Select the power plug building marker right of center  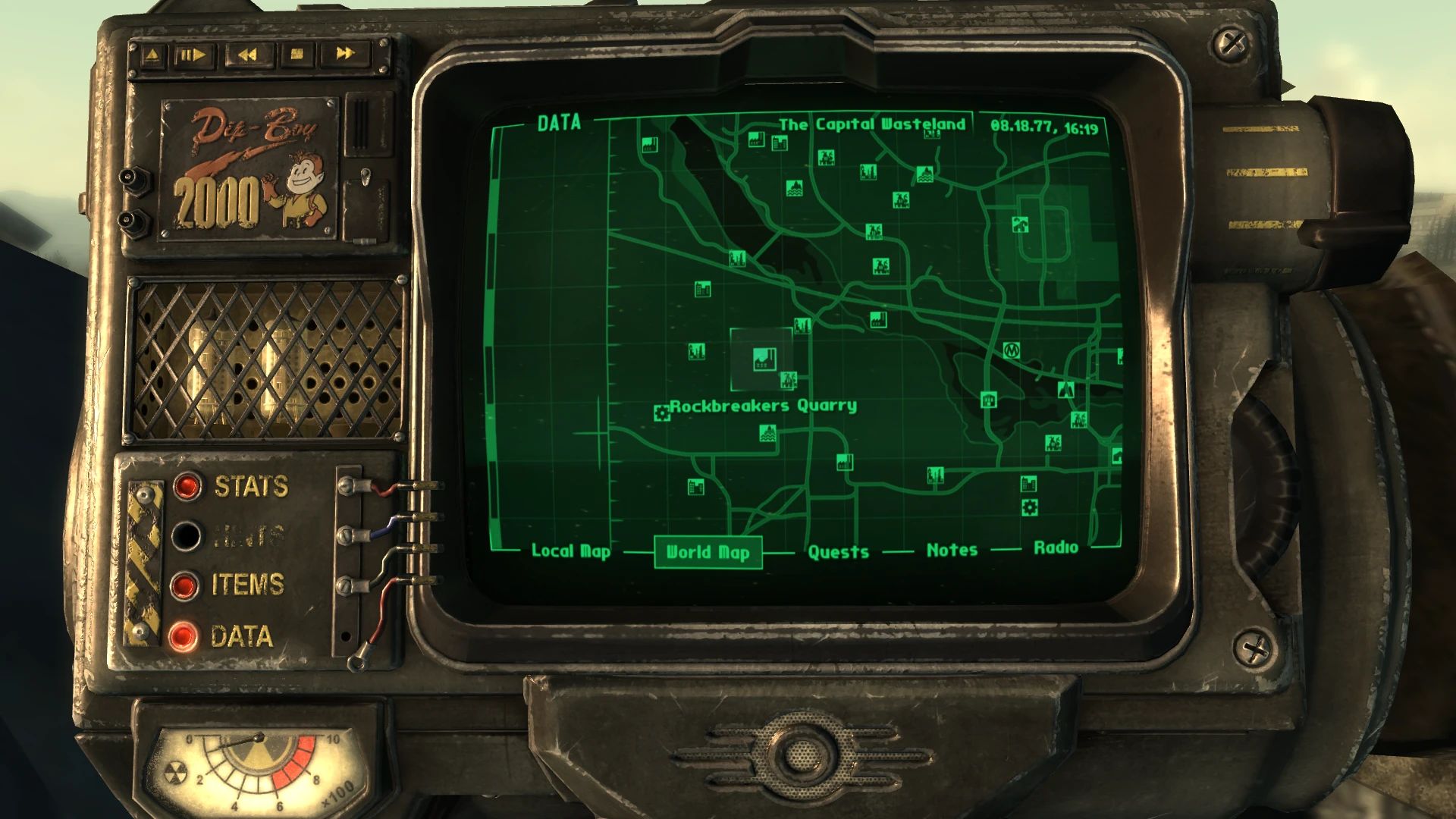pos(989,398)
